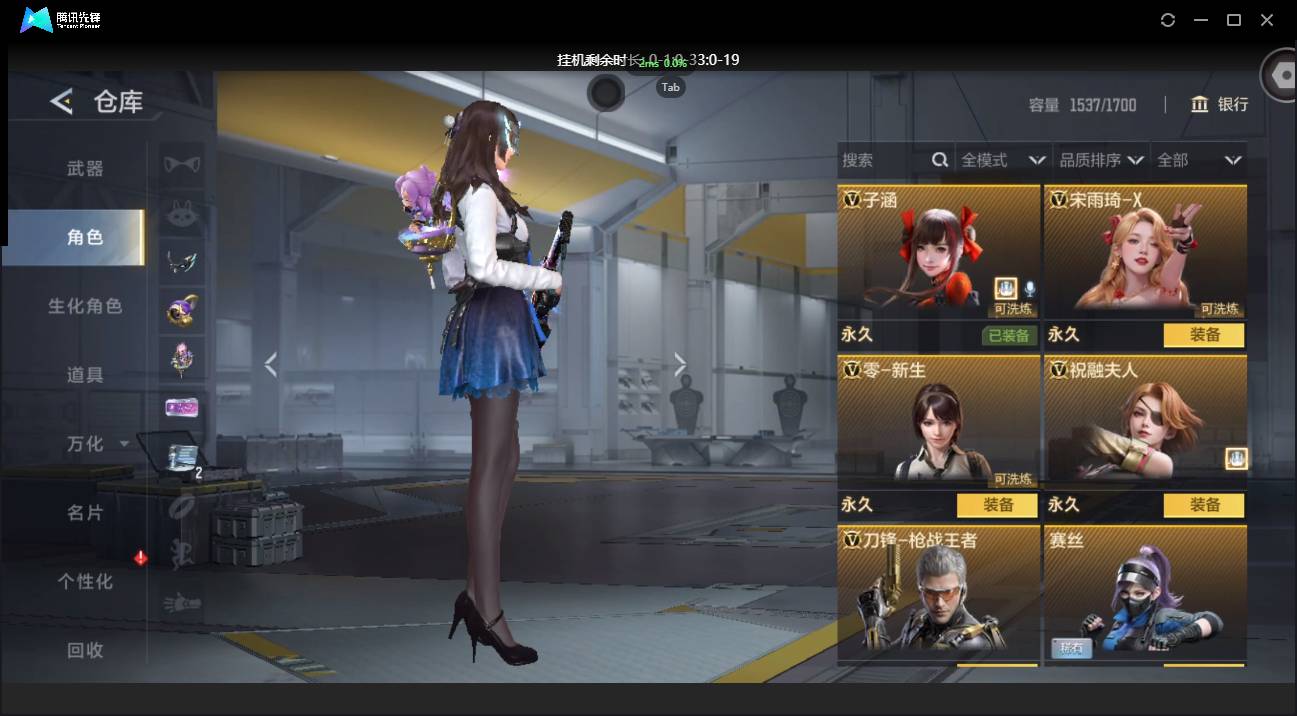Open the 生化角色 category
This screenshot has height=716, width=1297.
(85, 306)
